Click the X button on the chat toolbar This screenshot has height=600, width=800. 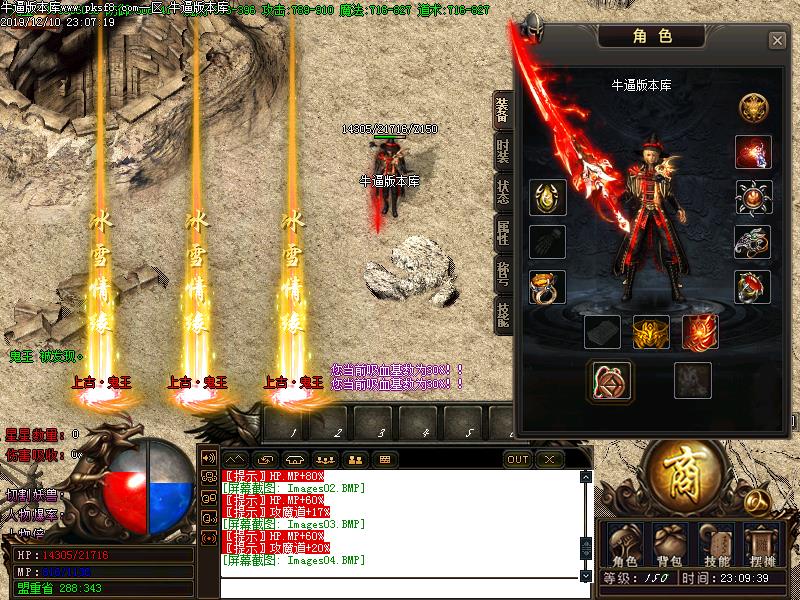click(x=548, y=460)
